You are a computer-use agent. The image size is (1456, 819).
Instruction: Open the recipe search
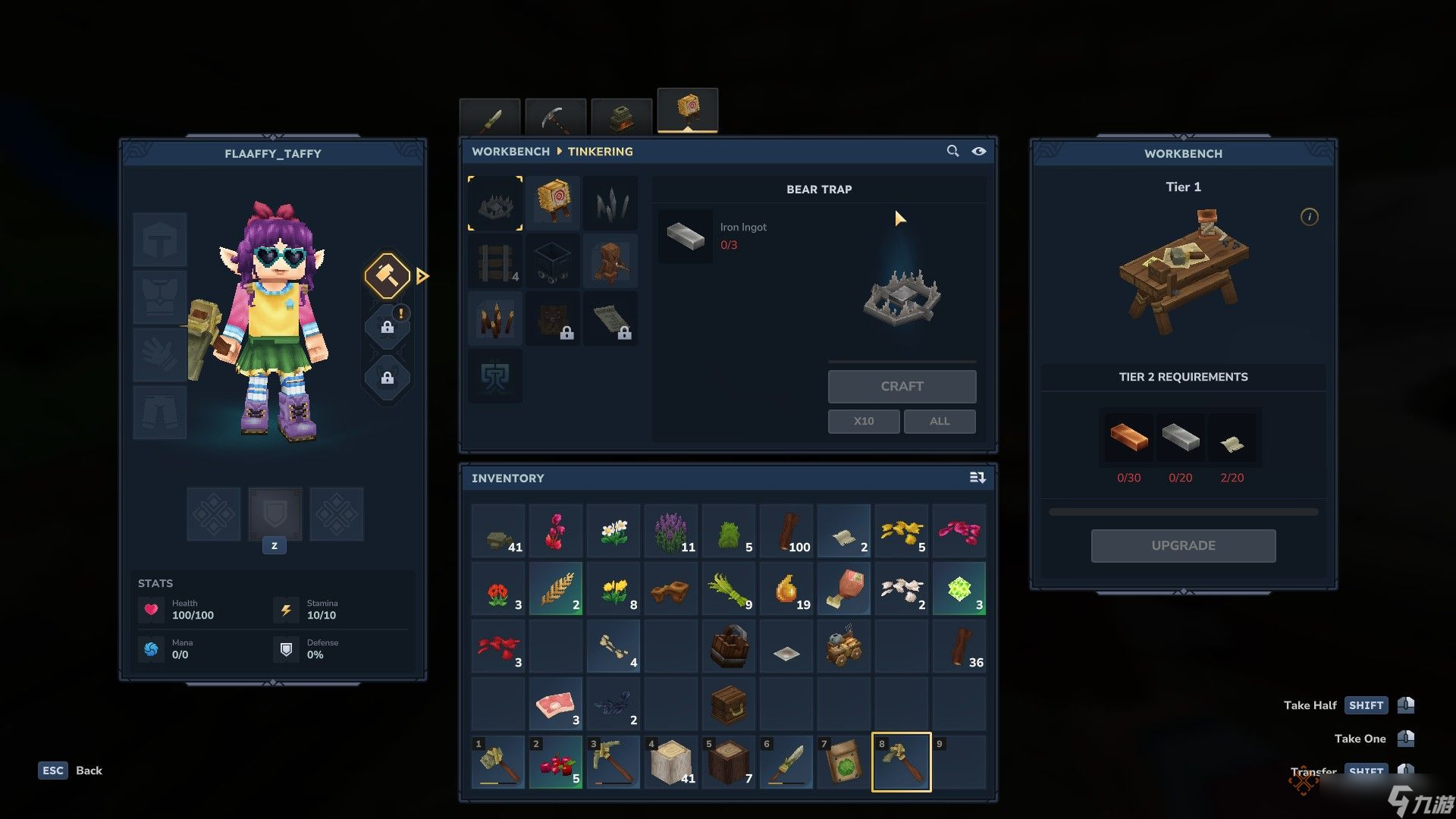(952, 151)
